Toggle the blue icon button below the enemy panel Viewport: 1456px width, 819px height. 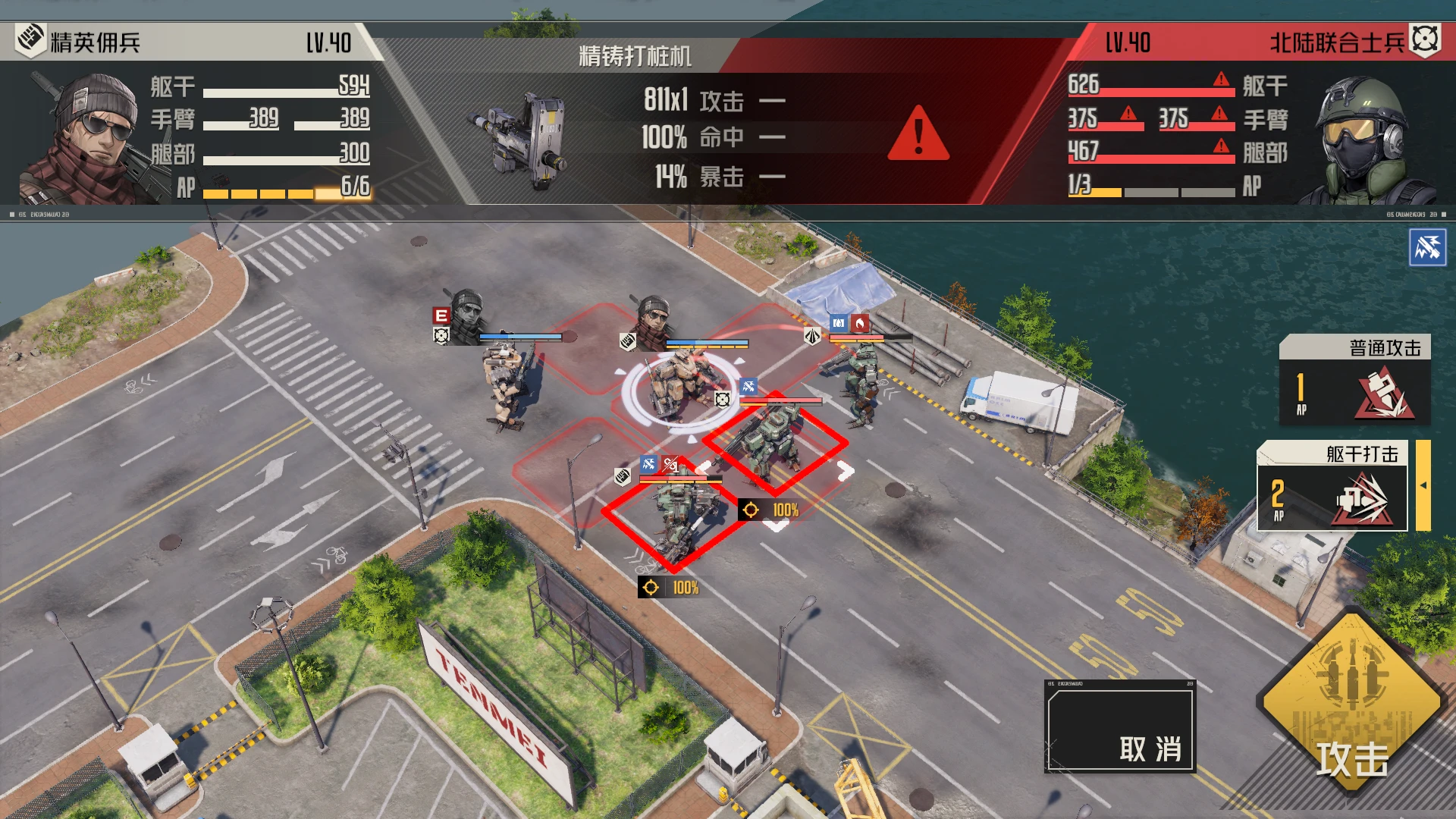(x=1427, y=247)
